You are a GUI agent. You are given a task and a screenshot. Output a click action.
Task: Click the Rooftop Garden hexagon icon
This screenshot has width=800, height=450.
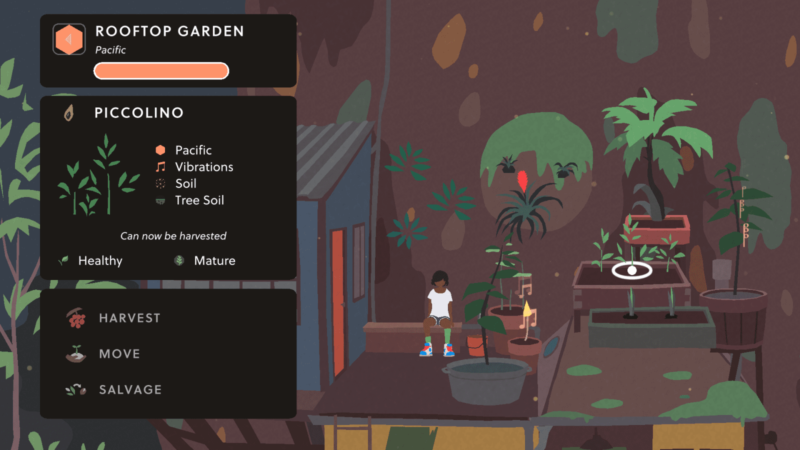point(69,39)
